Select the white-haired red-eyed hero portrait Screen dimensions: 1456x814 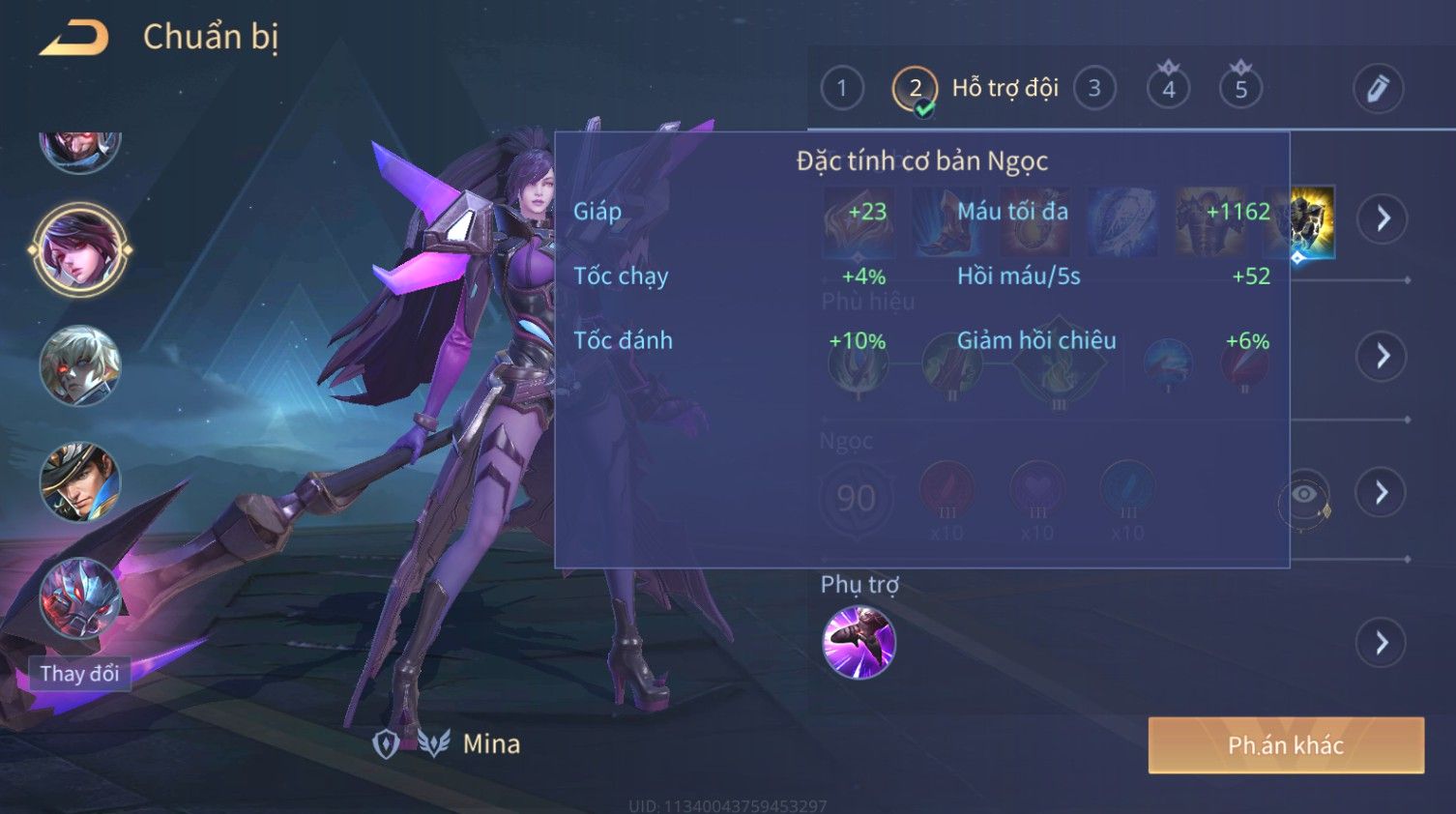pos(80,365)
